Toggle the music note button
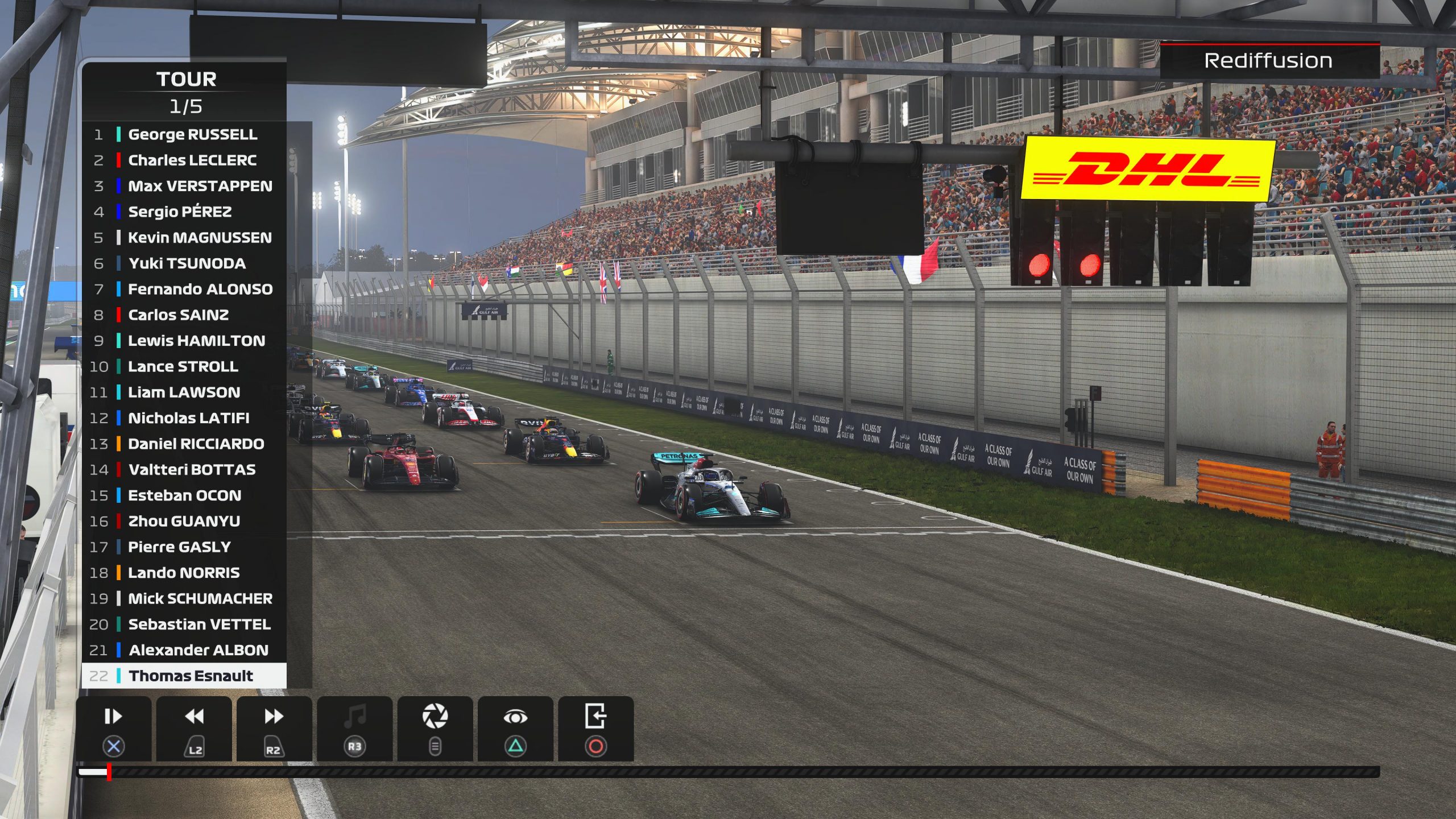Screen dimensions: 1456x819 tap(354, 728)
